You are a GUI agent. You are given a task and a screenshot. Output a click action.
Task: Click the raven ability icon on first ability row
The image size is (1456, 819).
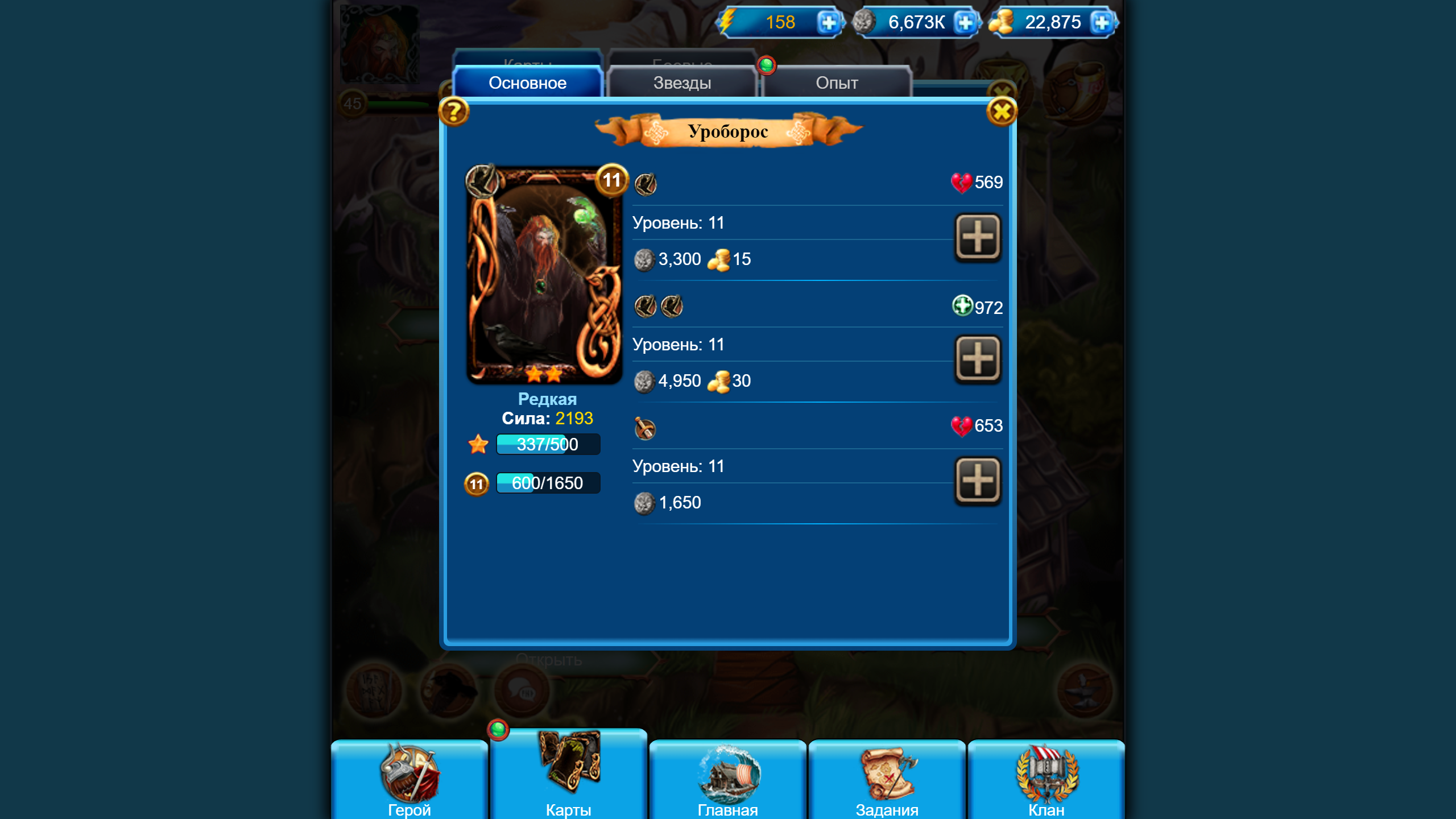[x=646, y=184]
